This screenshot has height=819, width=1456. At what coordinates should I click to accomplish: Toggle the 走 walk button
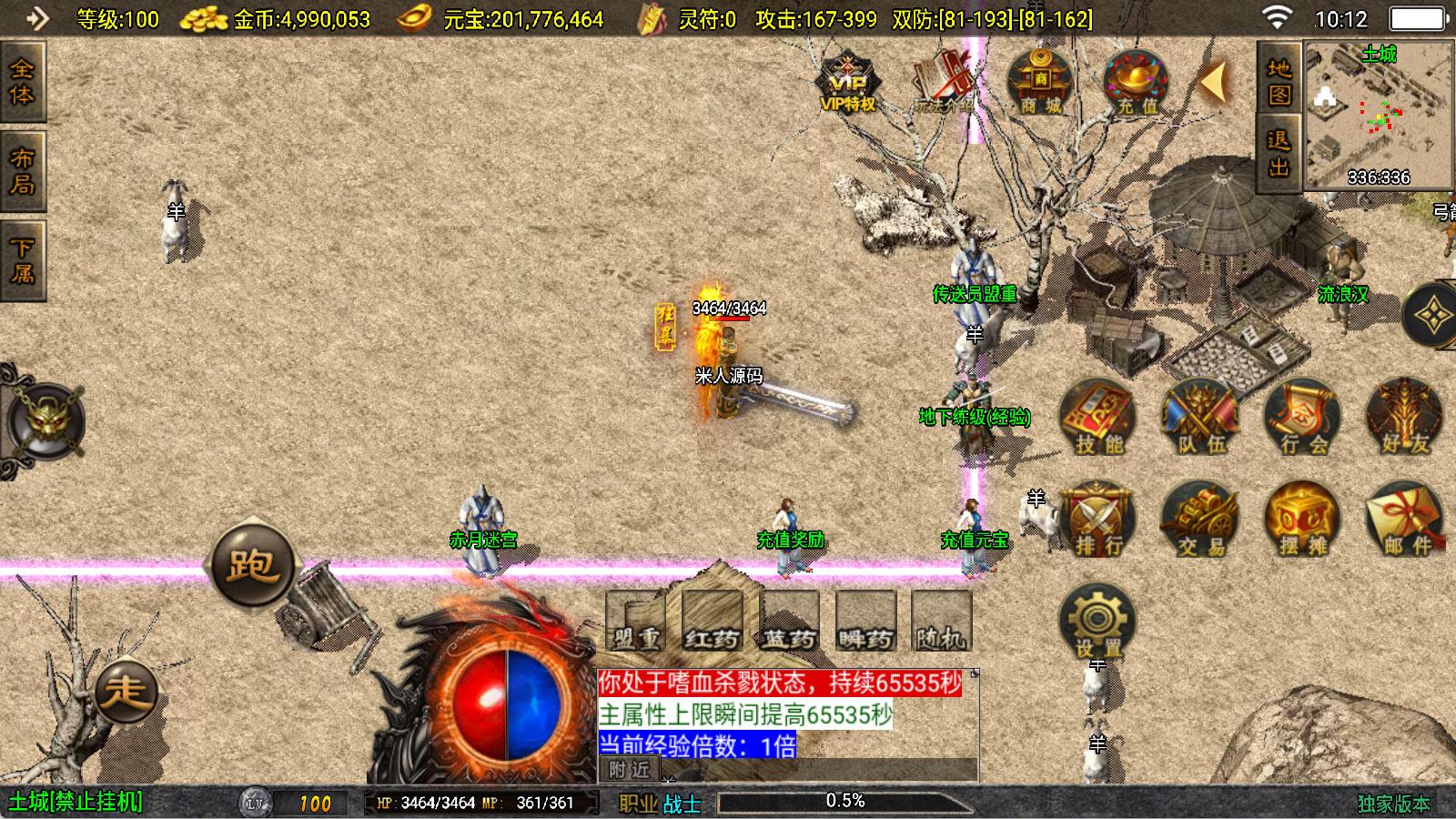point(126,692)
